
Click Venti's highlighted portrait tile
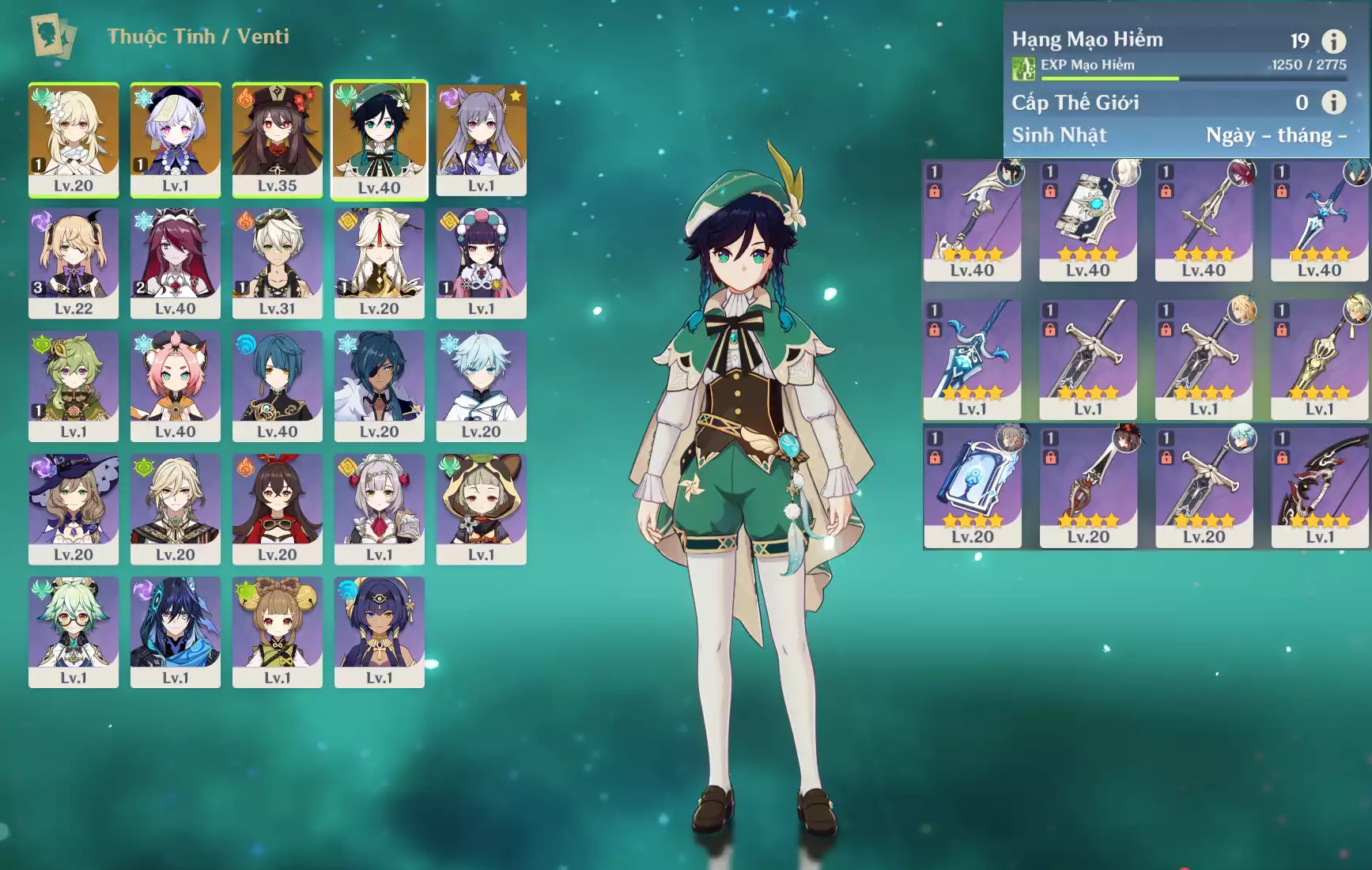[379, 140]
